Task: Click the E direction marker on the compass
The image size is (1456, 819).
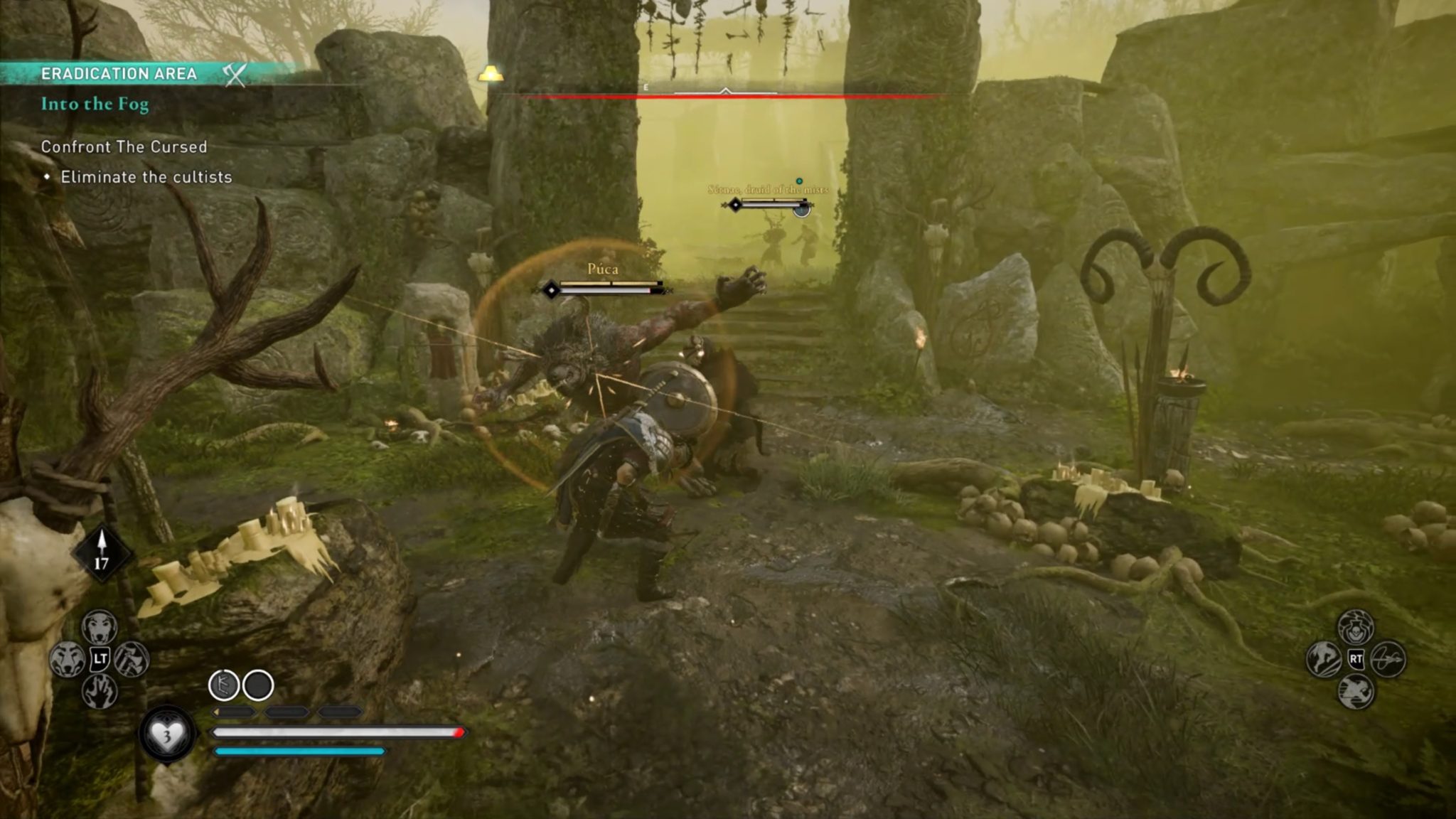Action: (x=645, y=87)
